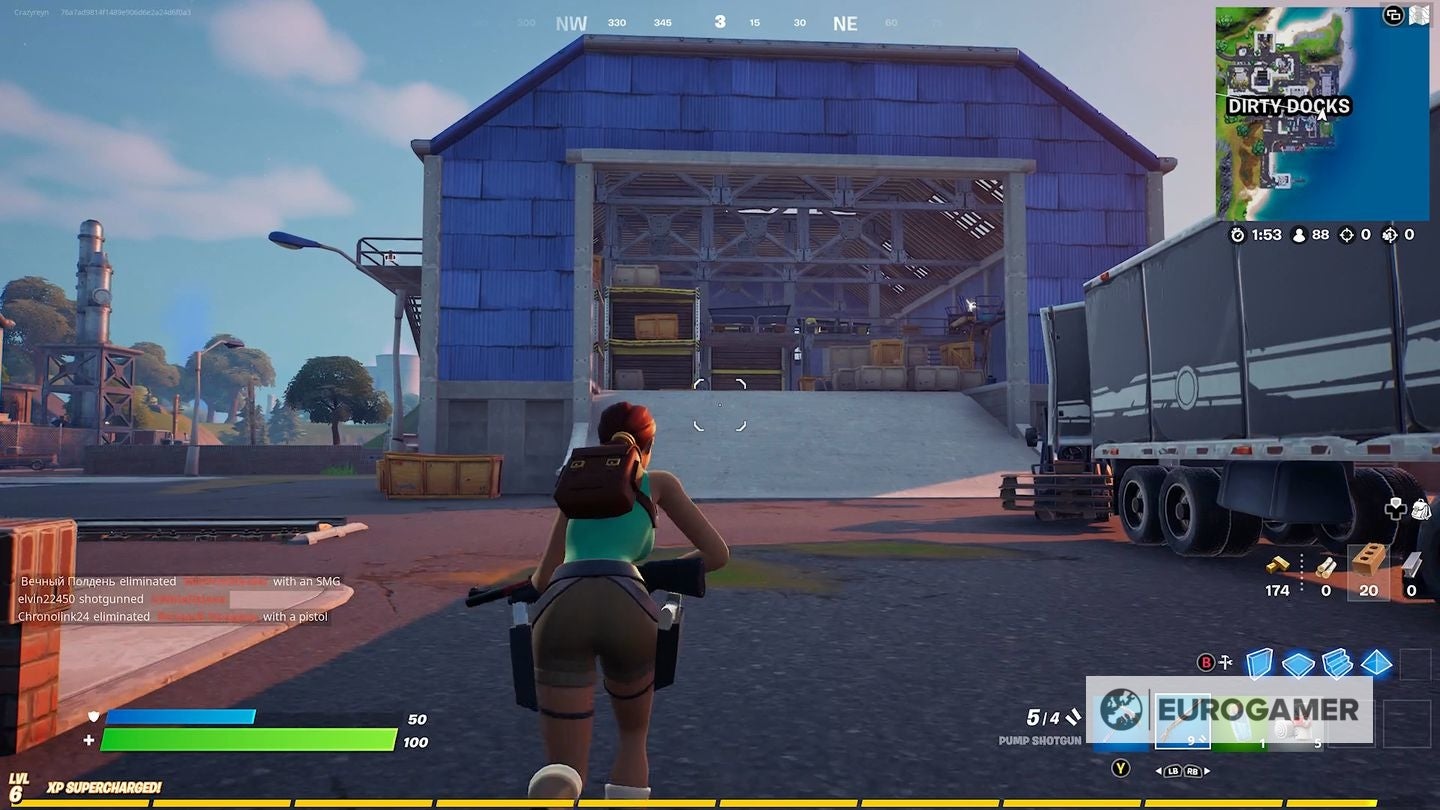1440x810 pixels.
Task: Select the wall build piece icon
Action: pos(1259,663)
